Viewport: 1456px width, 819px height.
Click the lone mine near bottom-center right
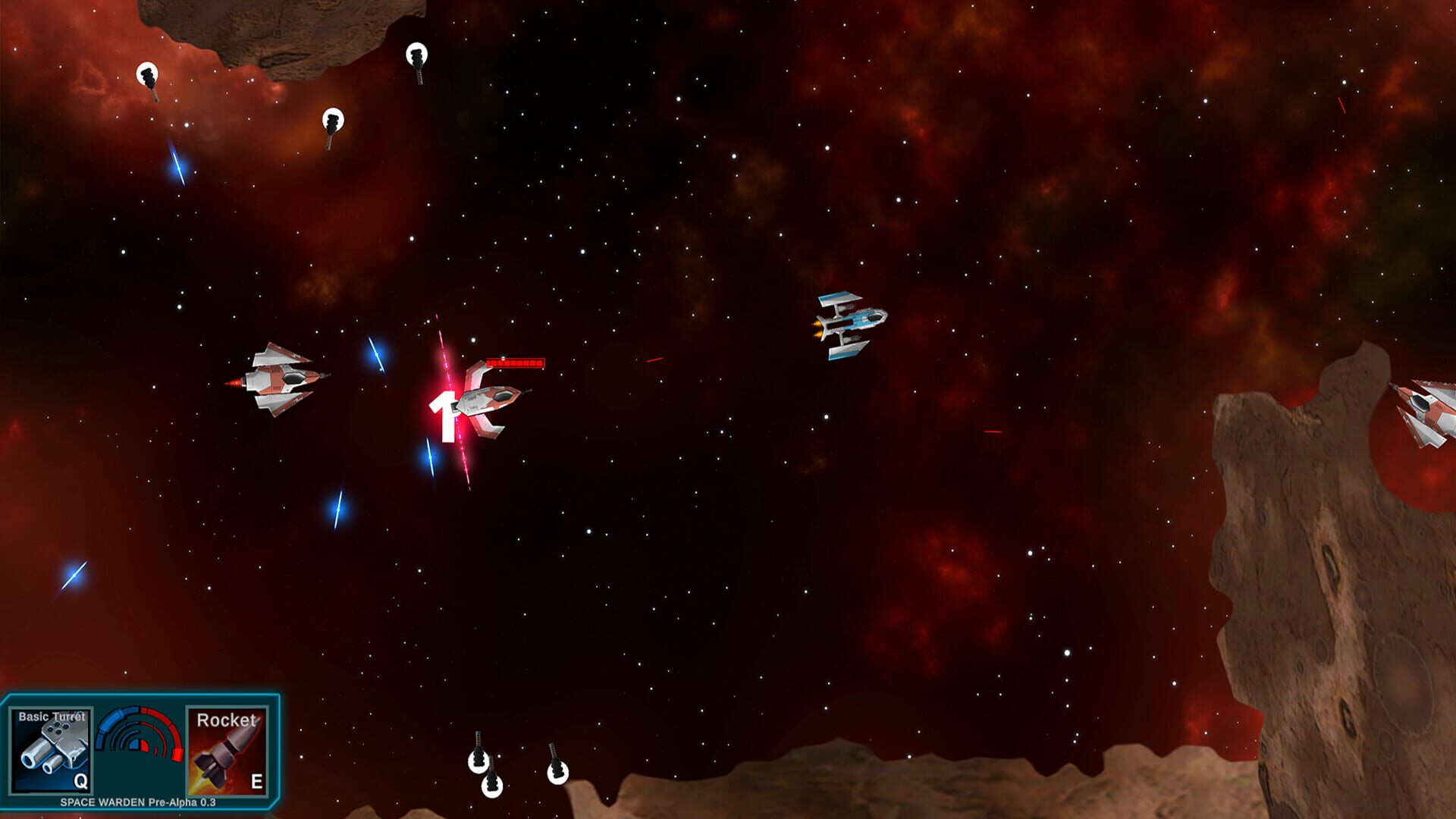point(559,773)
